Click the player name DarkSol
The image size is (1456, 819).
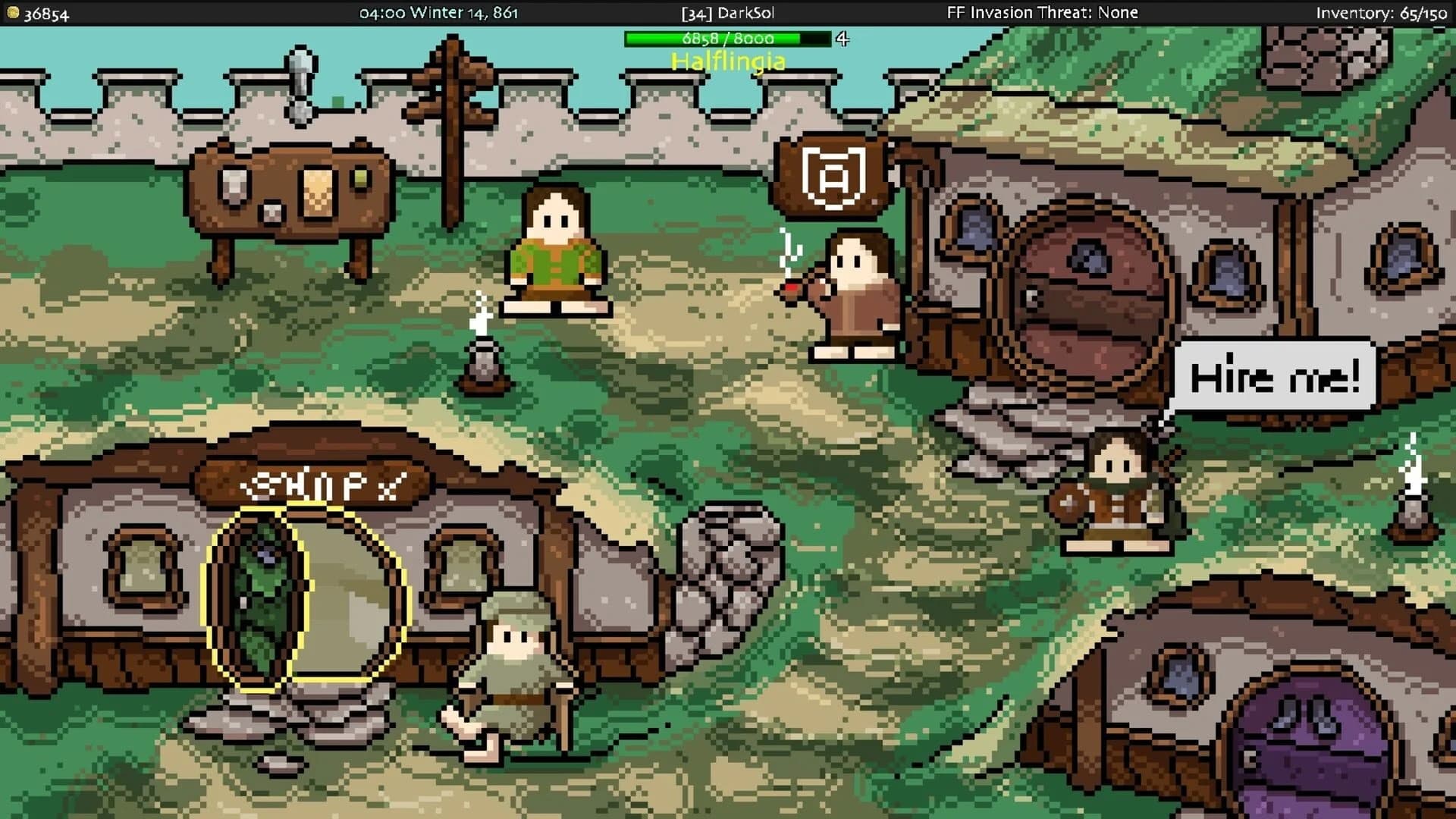(728, 12)
